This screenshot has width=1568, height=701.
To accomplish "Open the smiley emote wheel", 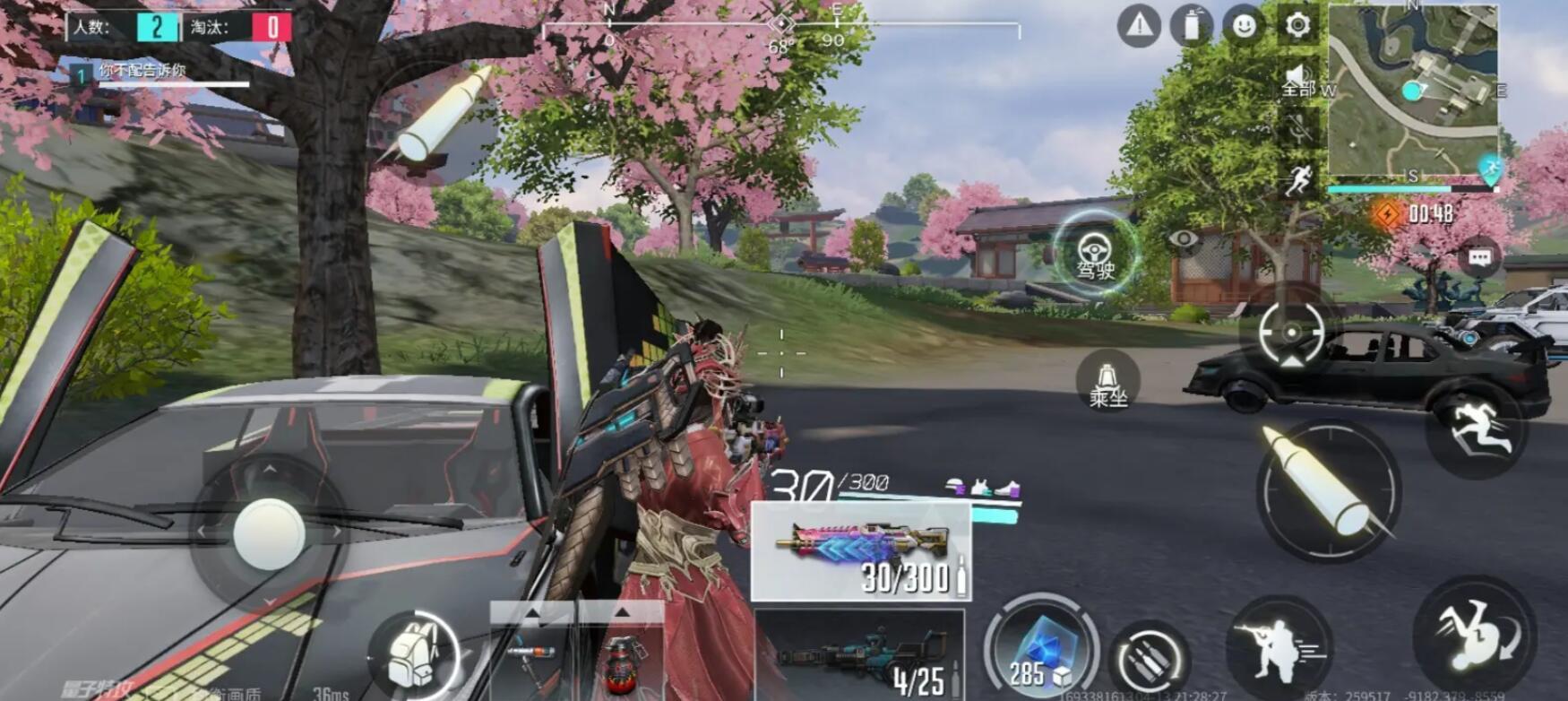I will (1244, 26).
